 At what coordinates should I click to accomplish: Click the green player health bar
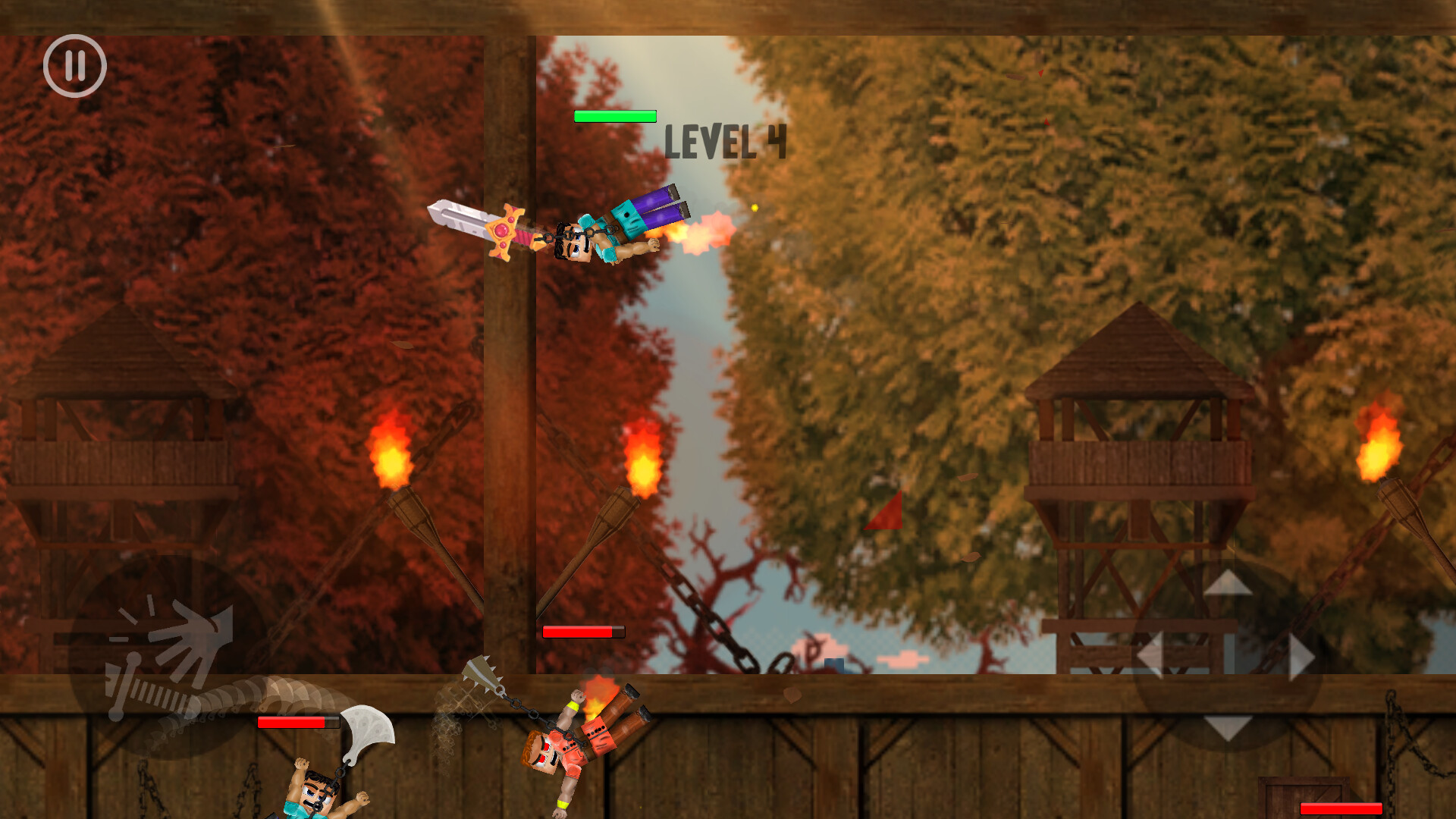point(614,118)
